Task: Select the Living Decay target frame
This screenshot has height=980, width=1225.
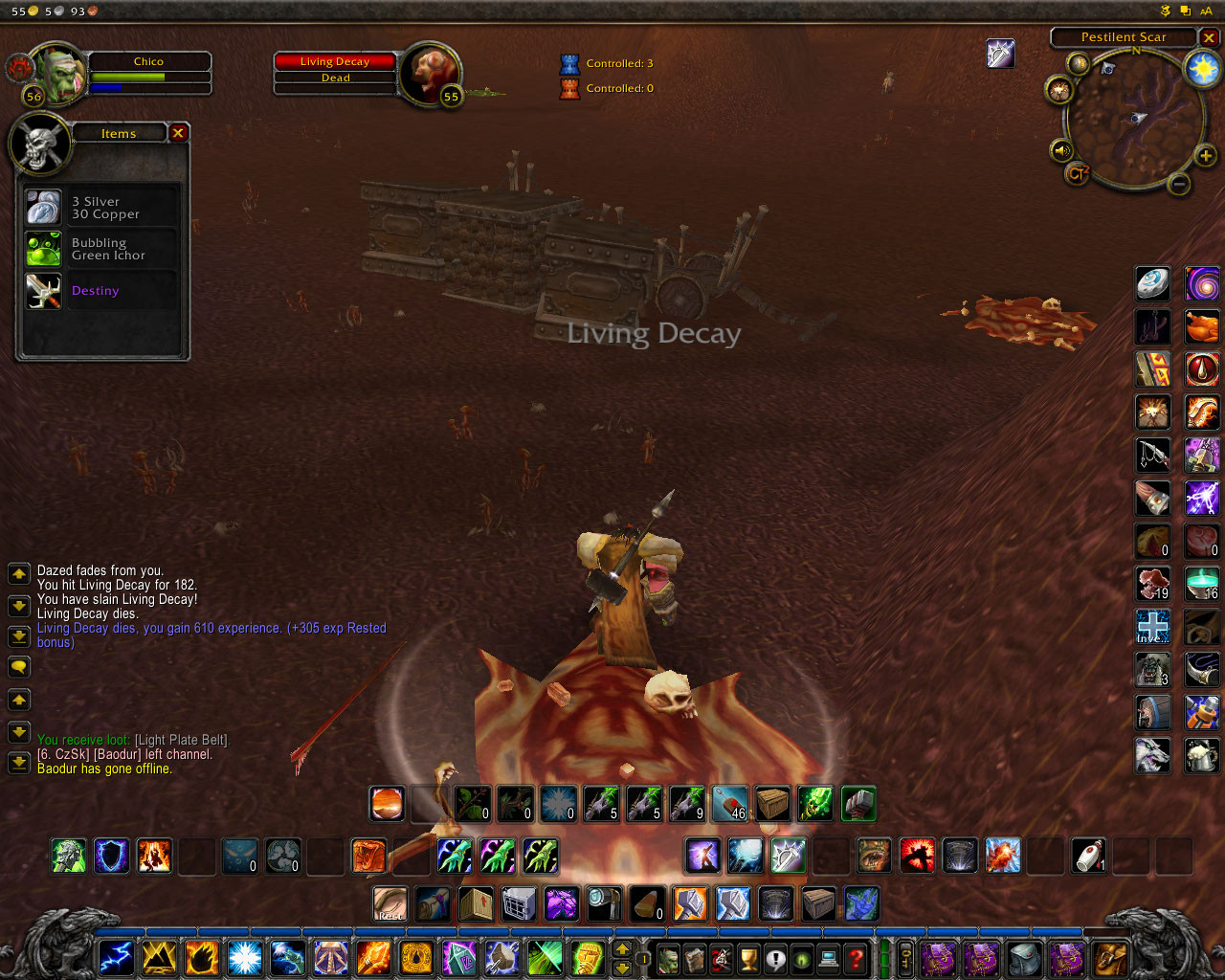Action: 335,69
